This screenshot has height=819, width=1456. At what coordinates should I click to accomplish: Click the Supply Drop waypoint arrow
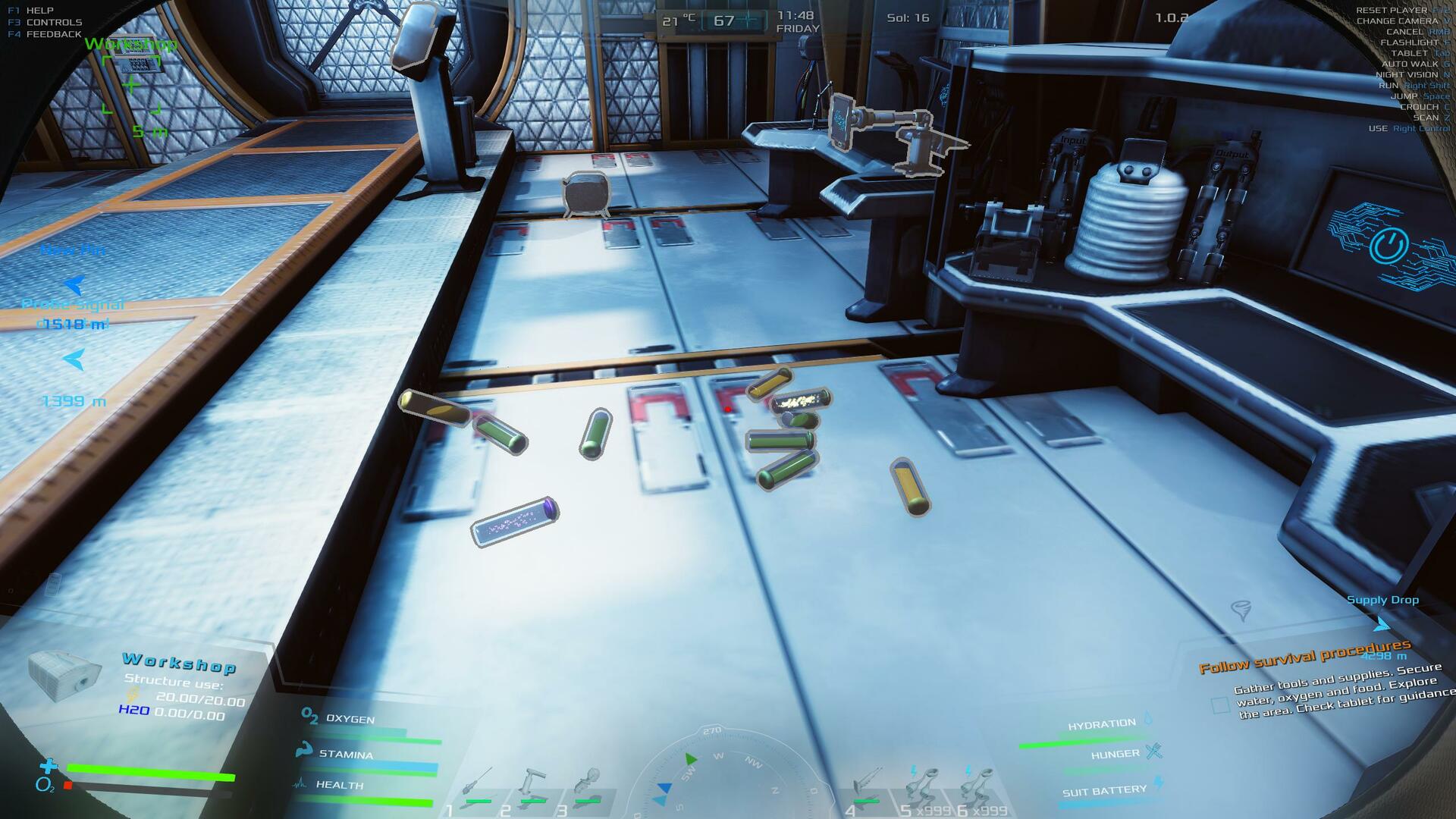click(1382, 624)
